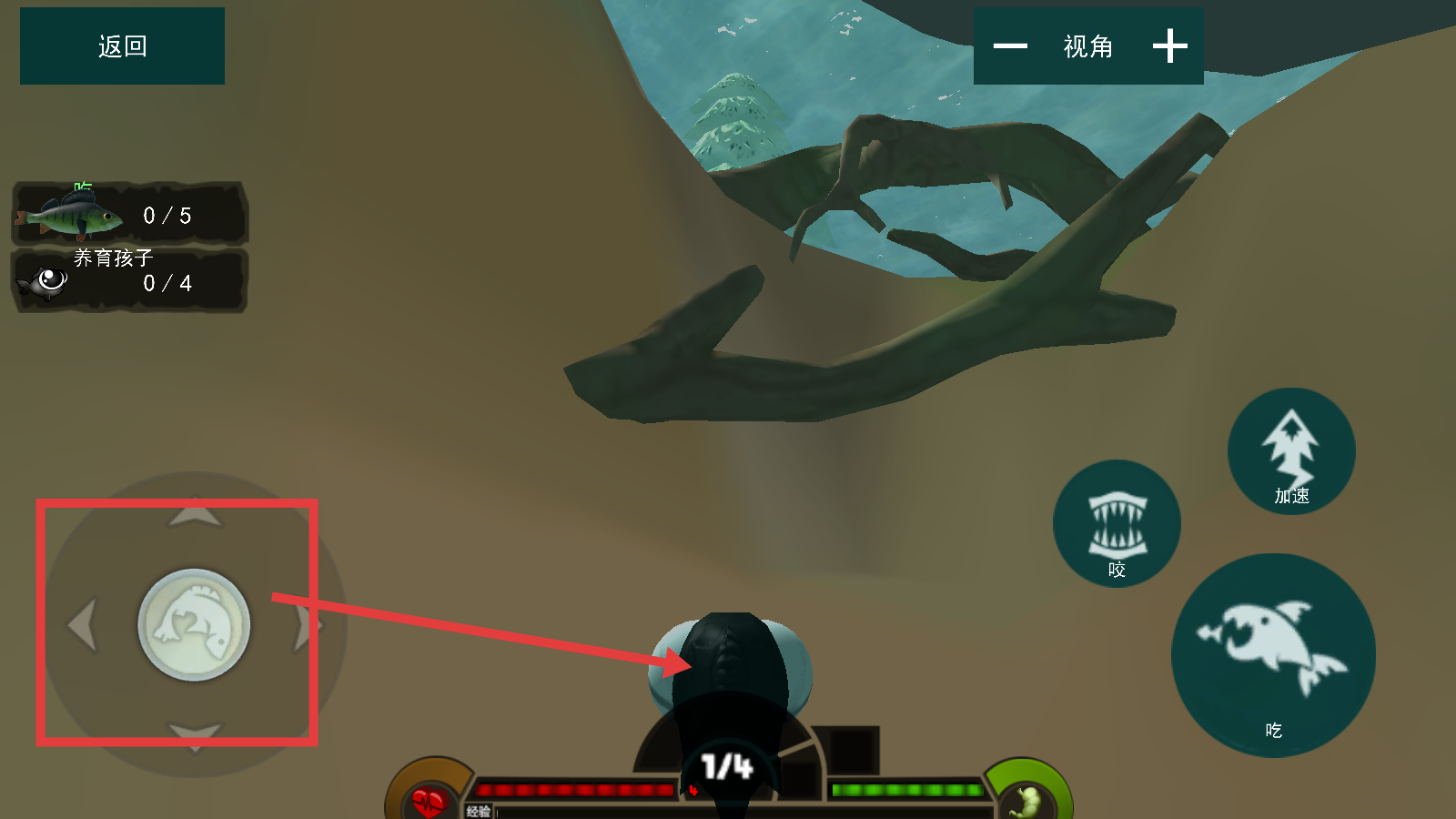The height and width of the screenshot is (819, 1456).
Task: Click the joystick's down arrow
Action: 195,735
